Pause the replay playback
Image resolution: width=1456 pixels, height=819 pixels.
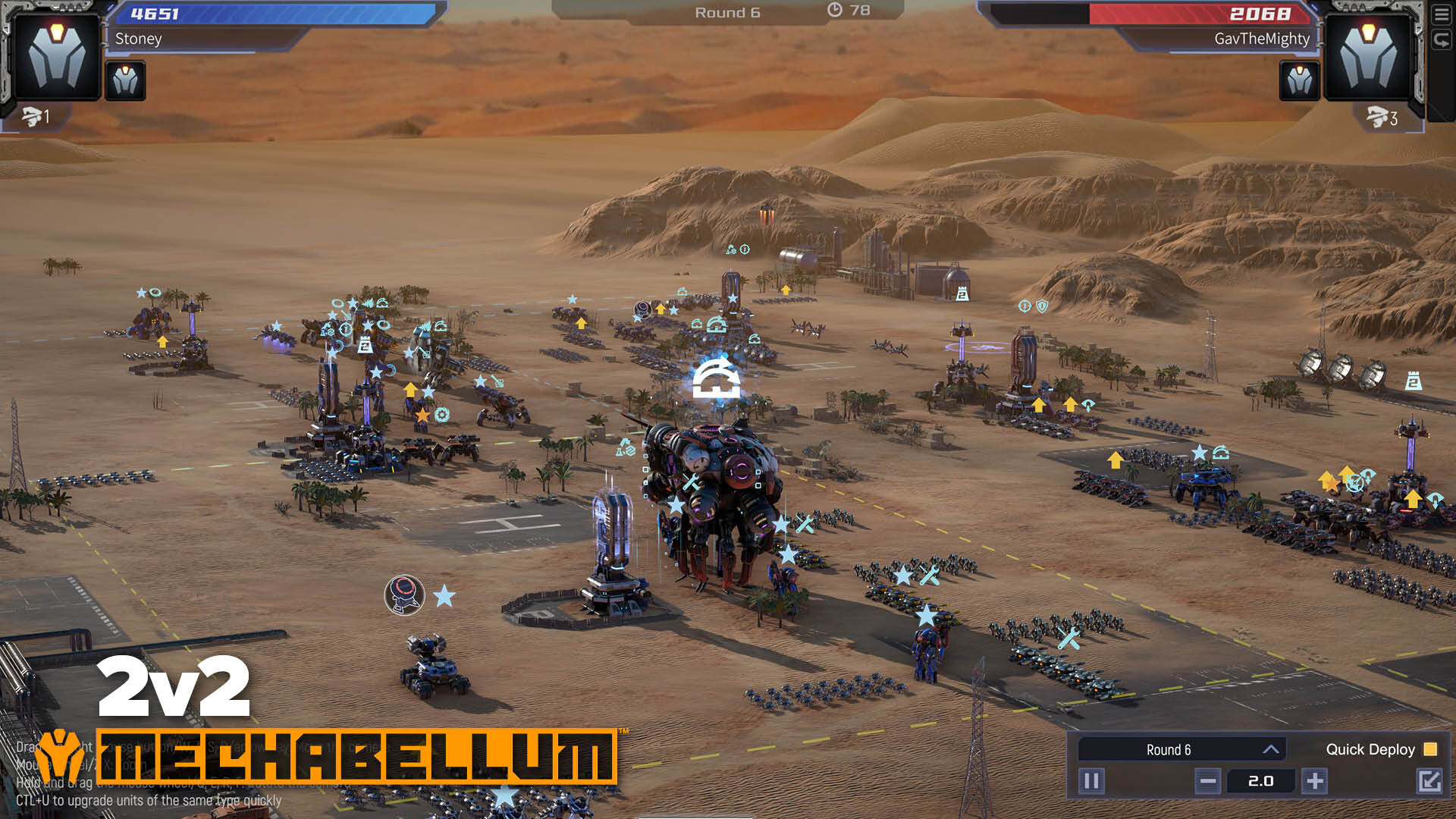pos(1091,780)
